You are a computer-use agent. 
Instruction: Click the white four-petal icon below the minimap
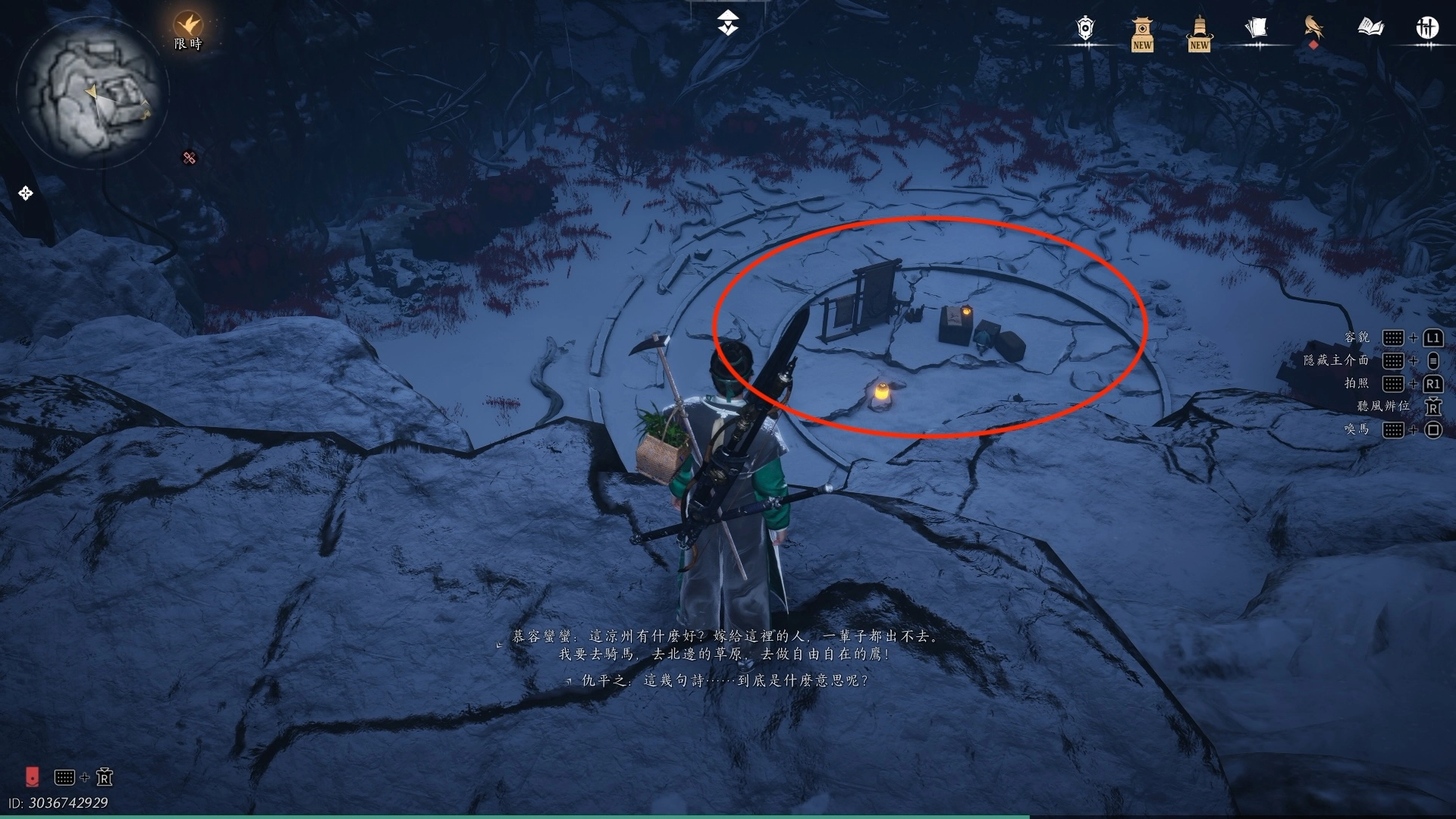pos(26,193)
